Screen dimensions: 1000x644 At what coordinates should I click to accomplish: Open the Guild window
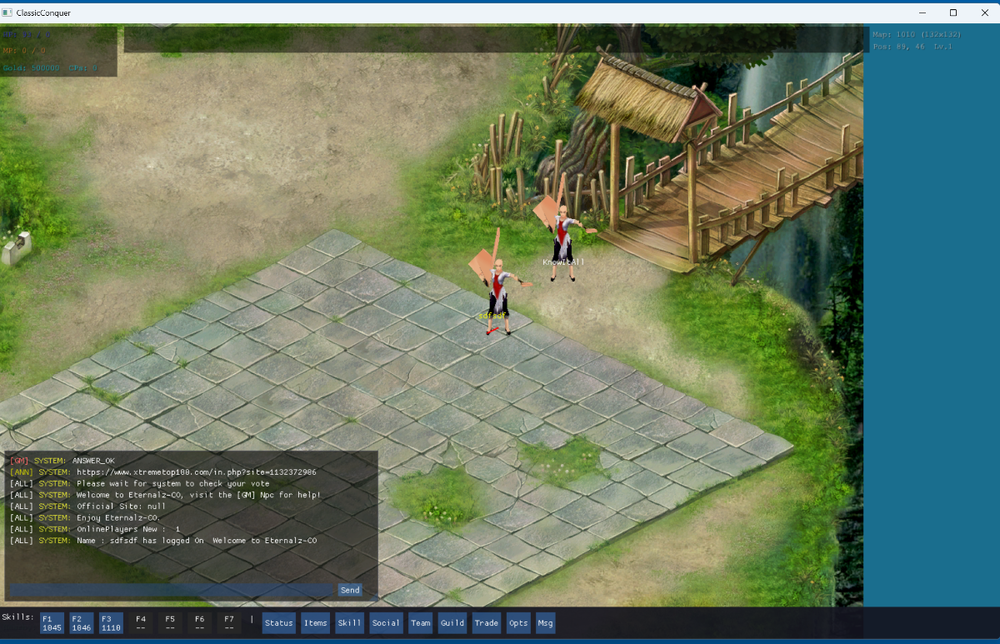tap(452, 623)
